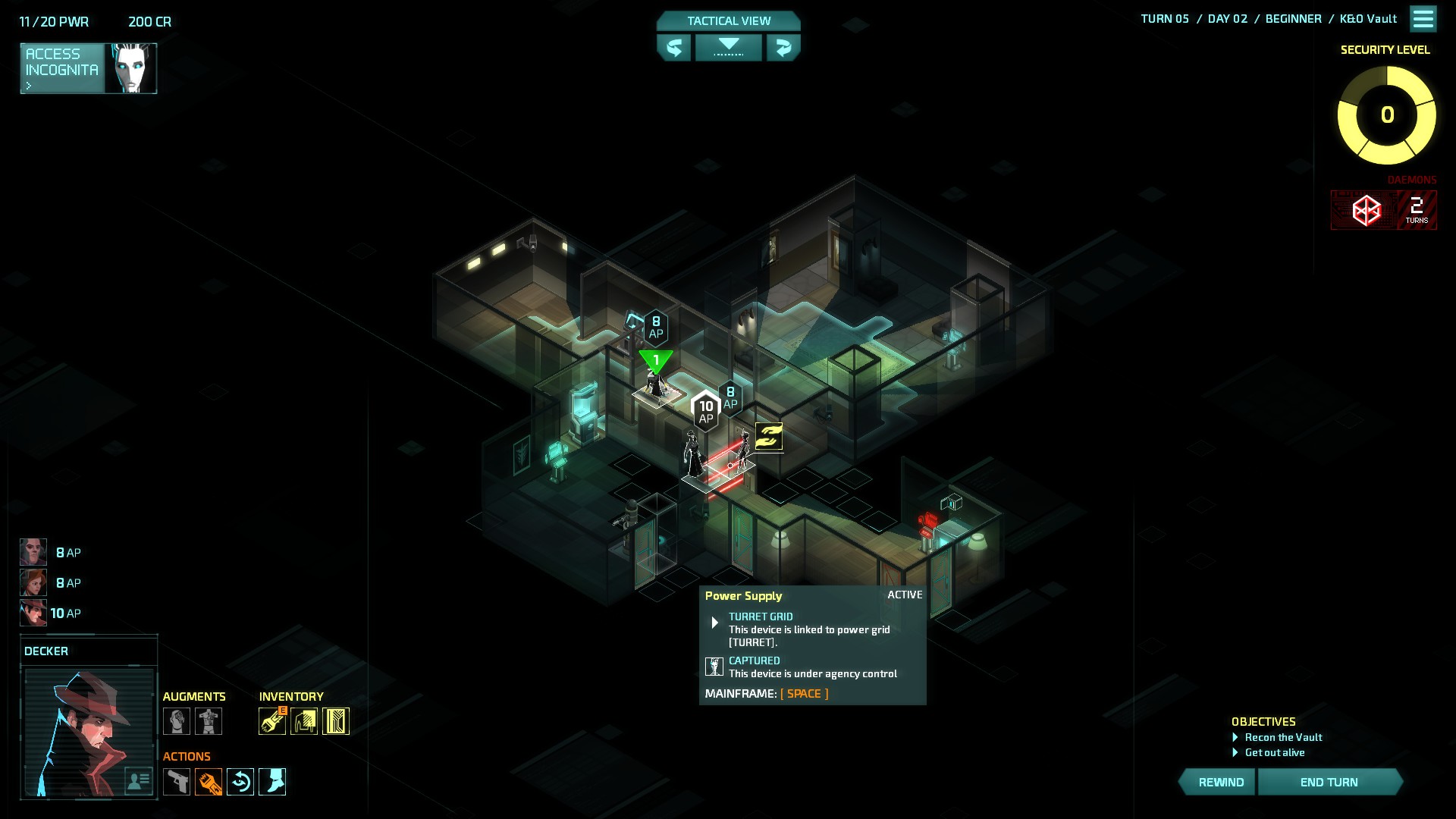Open Decker's agent profile card icon
The height and width of the screenshot is (819, 1456).
tap(138, 780)
